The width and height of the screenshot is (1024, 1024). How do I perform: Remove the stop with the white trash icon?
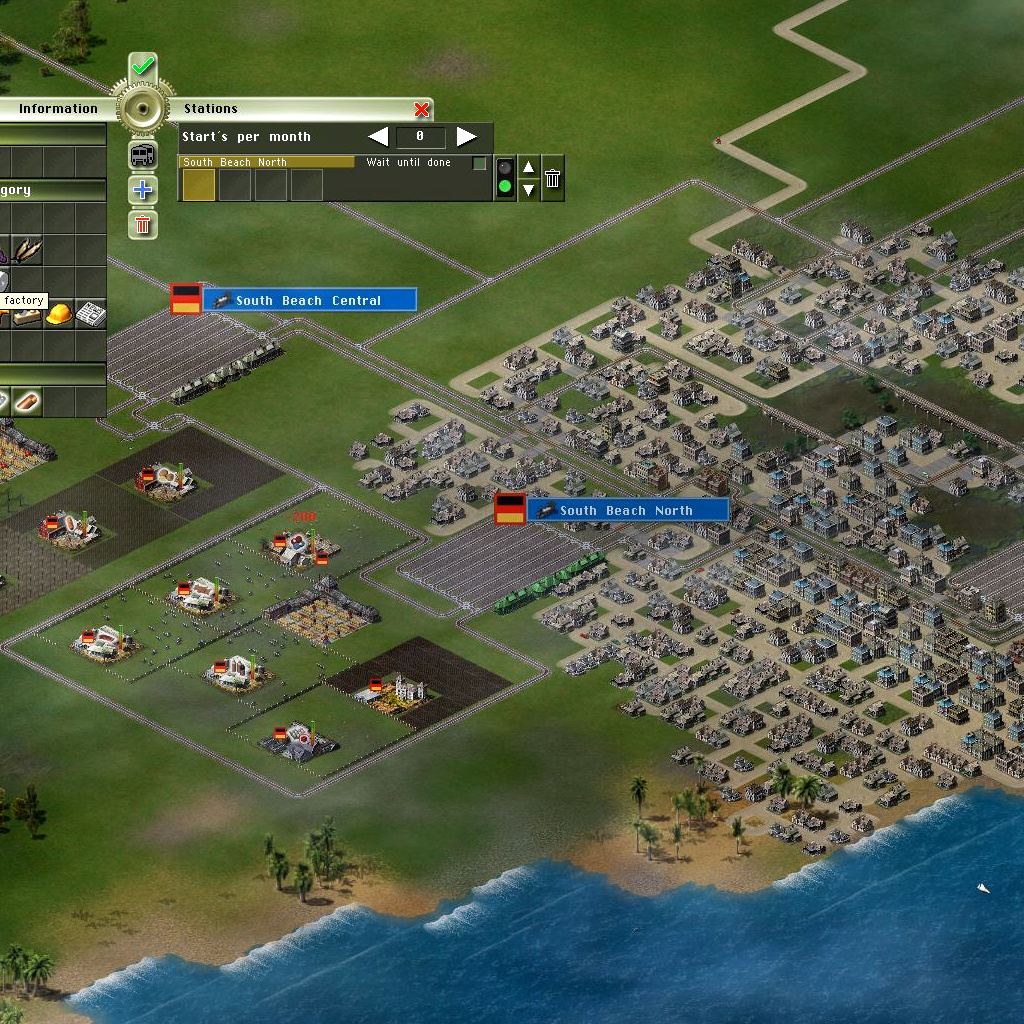coord(552,178)
